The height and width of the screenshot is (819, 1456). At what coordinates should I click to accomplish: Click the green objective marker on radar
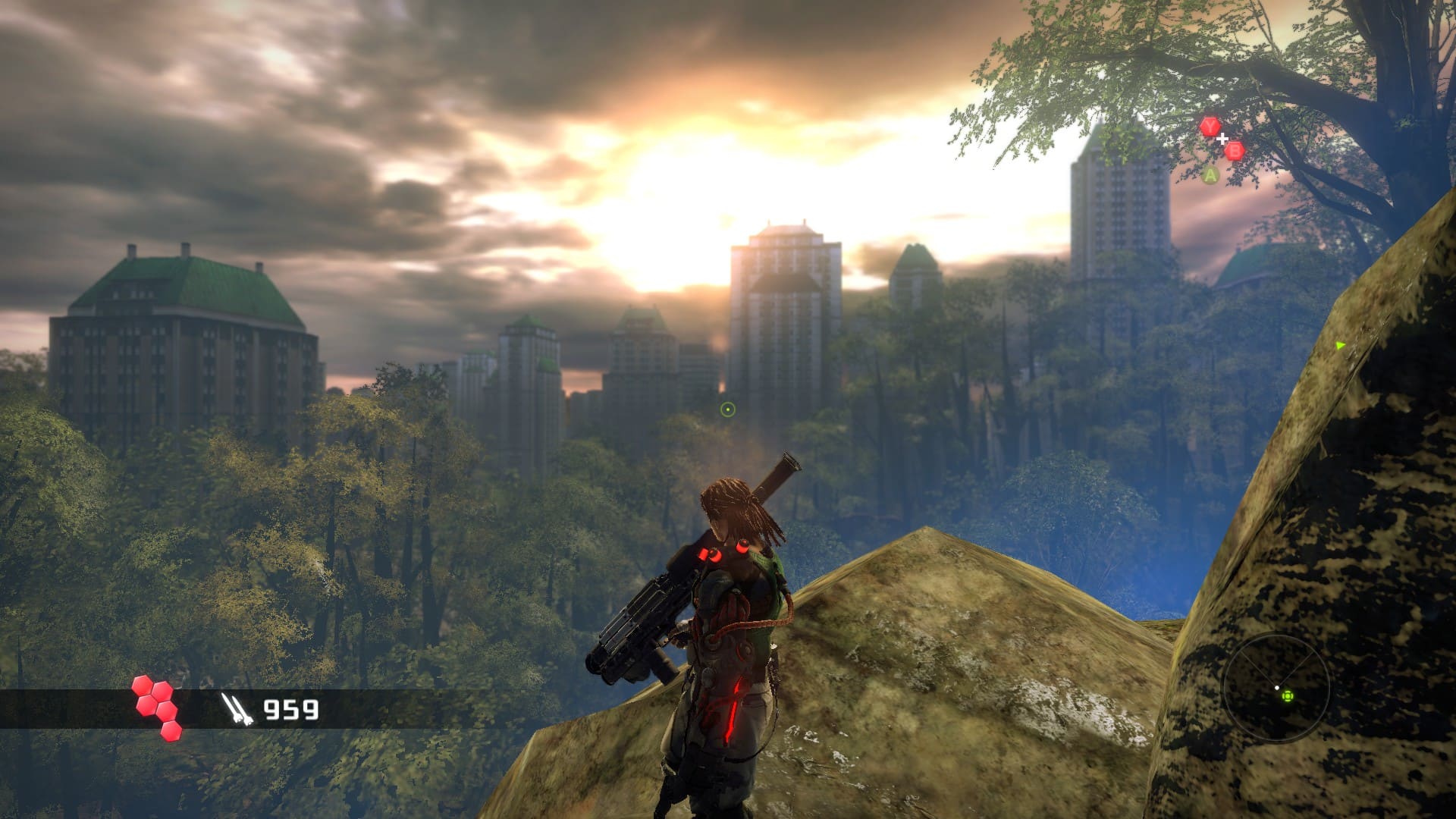[x=1287, y=695]
